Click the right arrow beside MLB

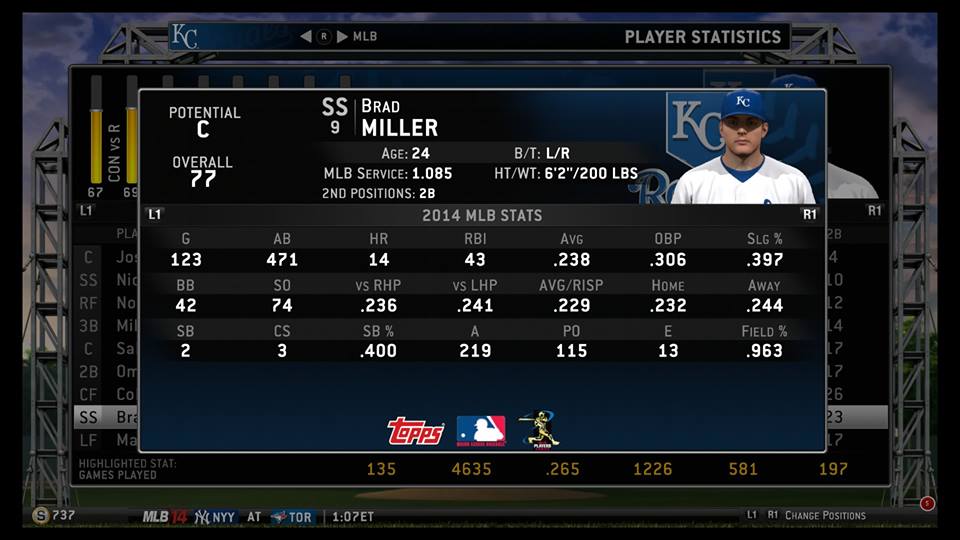[342, 37]
